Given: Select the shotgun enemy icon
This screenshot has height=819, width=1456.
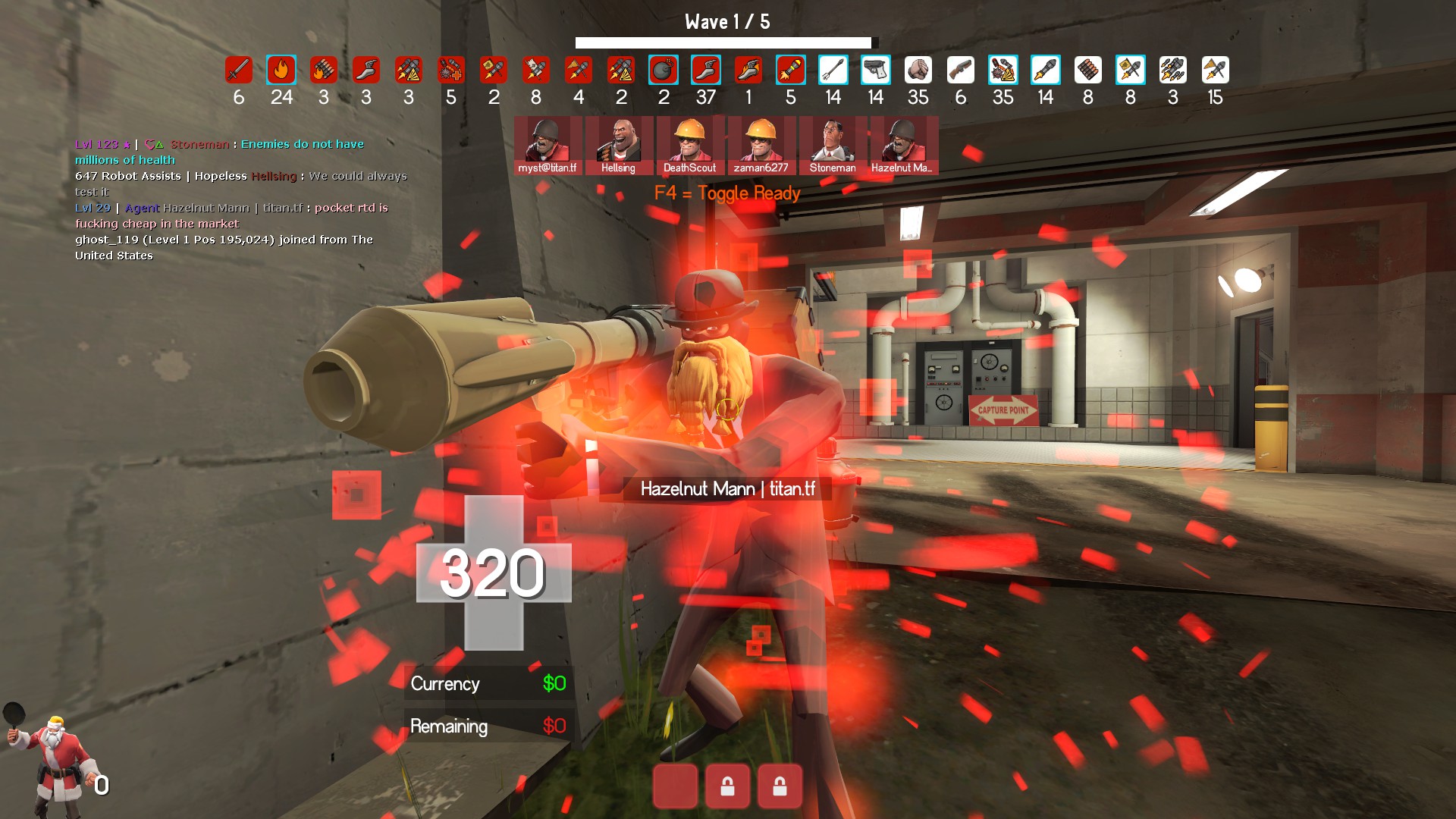Looking at the screenshot, I should 960,71.
